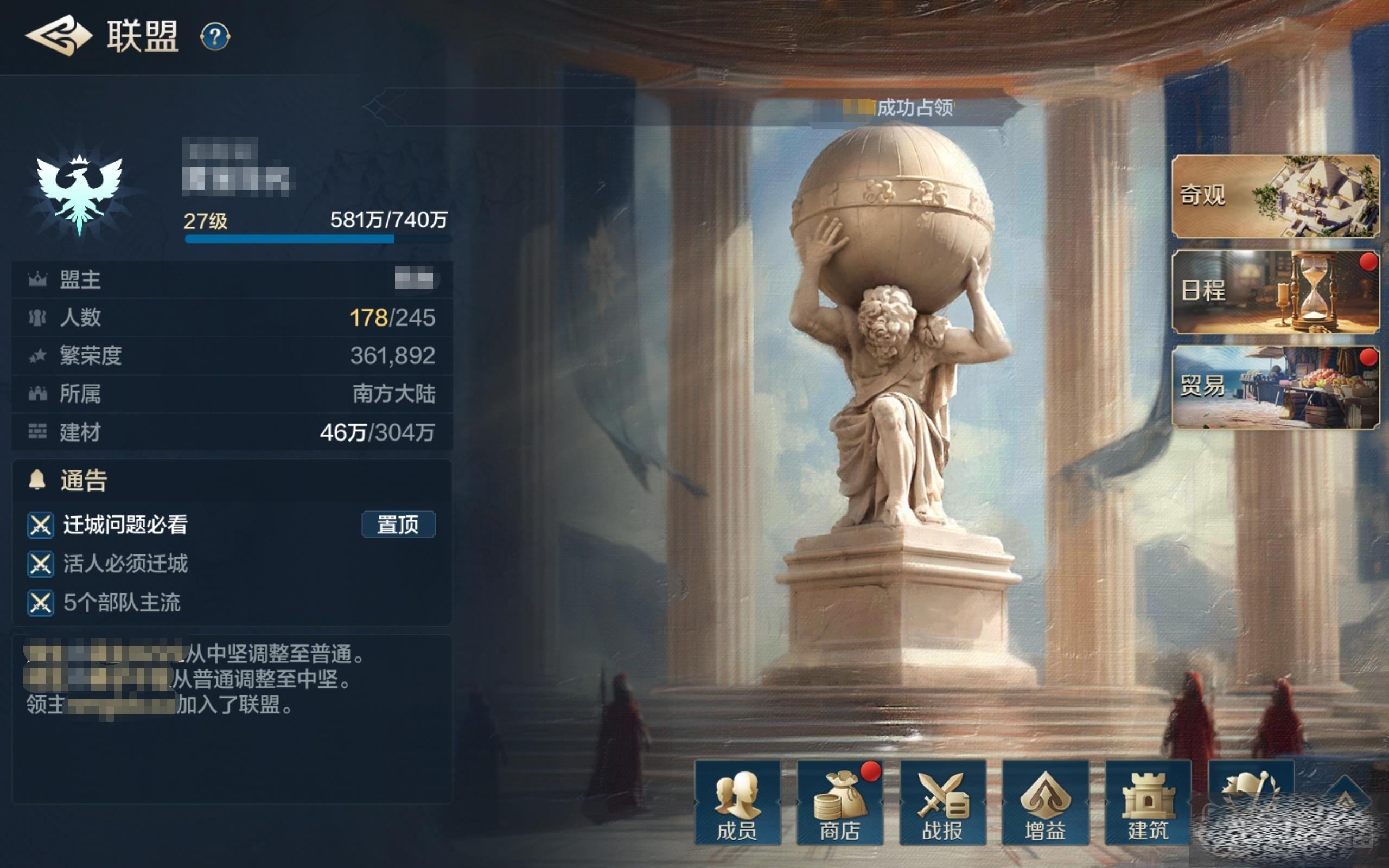Expand the bottom menu with the up arrow
1389x868 pixels.
tap(1345, 795)
